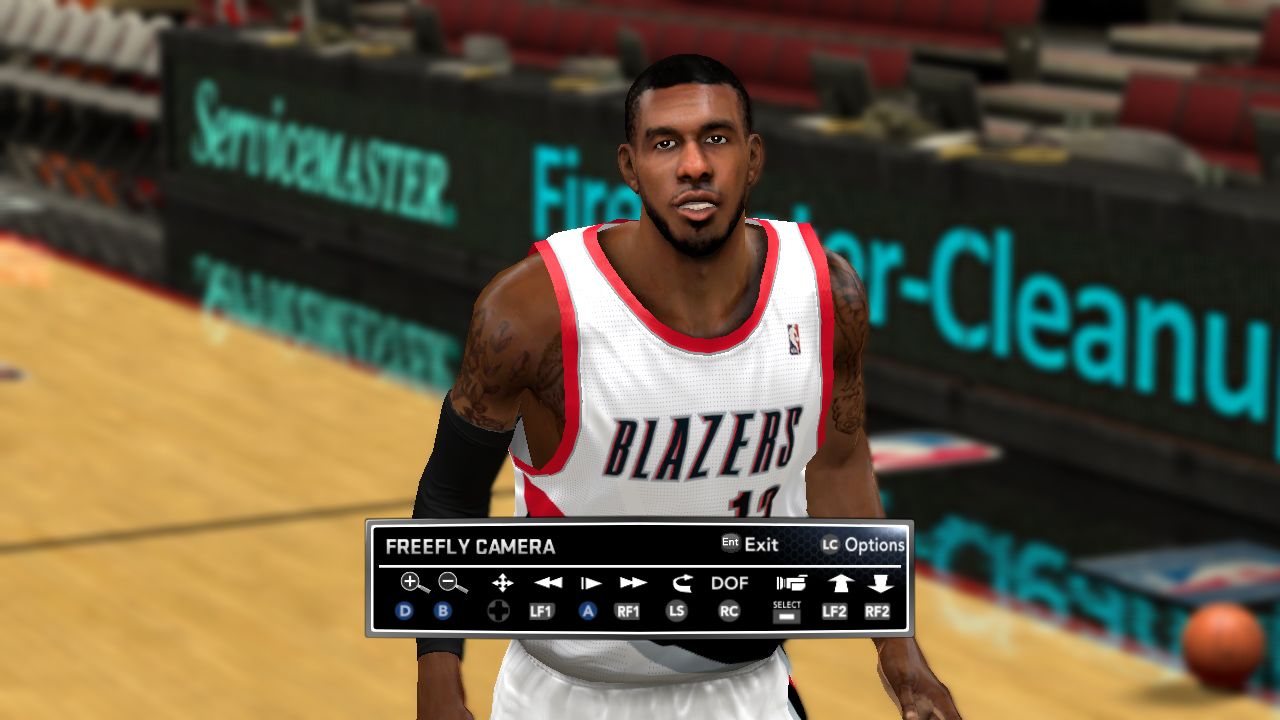Raise the camera with the up arrow
Screen dimensions: 1280x720
click(x=838, y=583)
